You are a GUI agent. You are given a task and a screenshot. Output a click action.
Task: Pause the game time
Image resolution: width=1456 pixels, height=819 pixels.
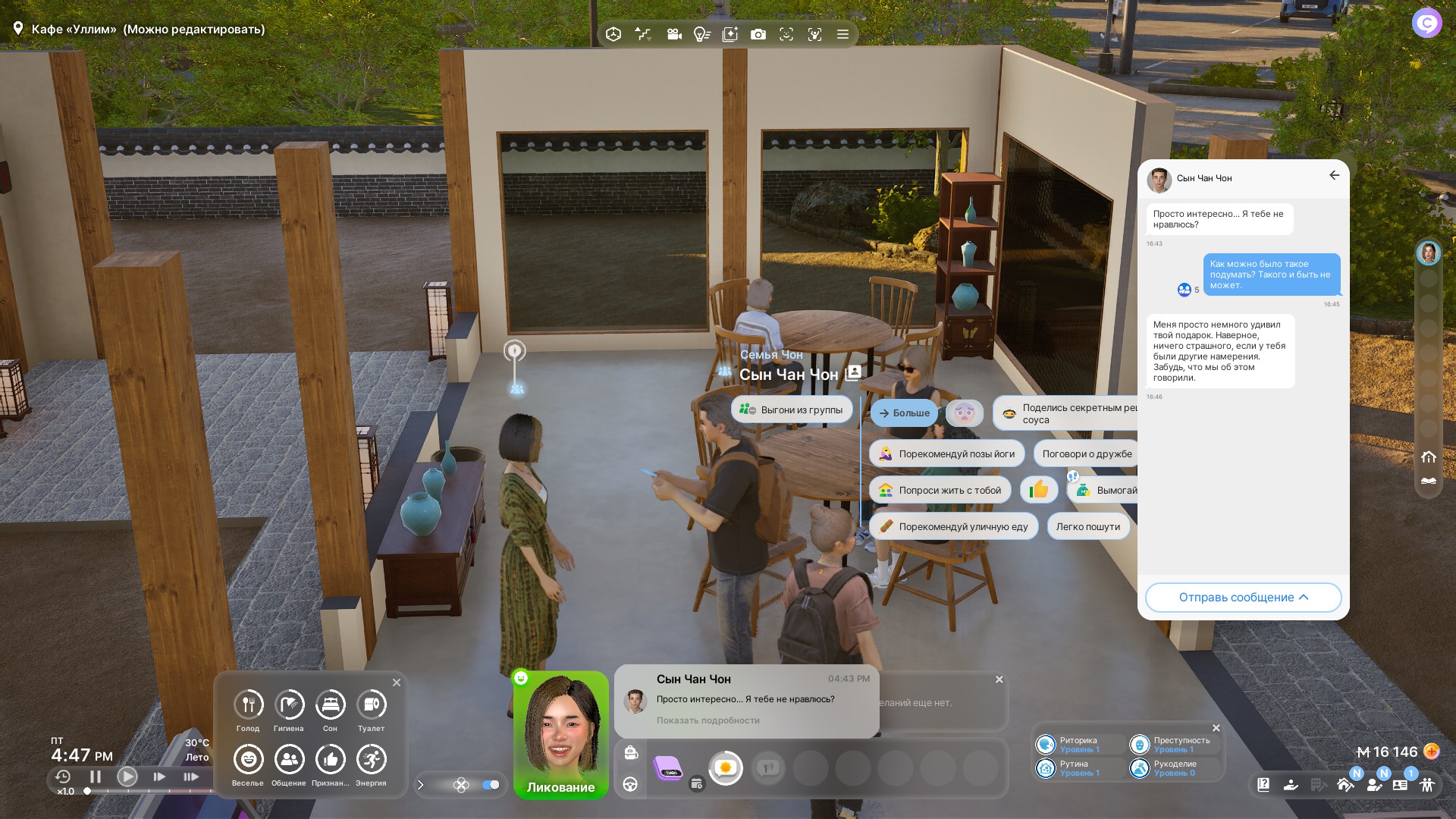(x=96, y=777)
